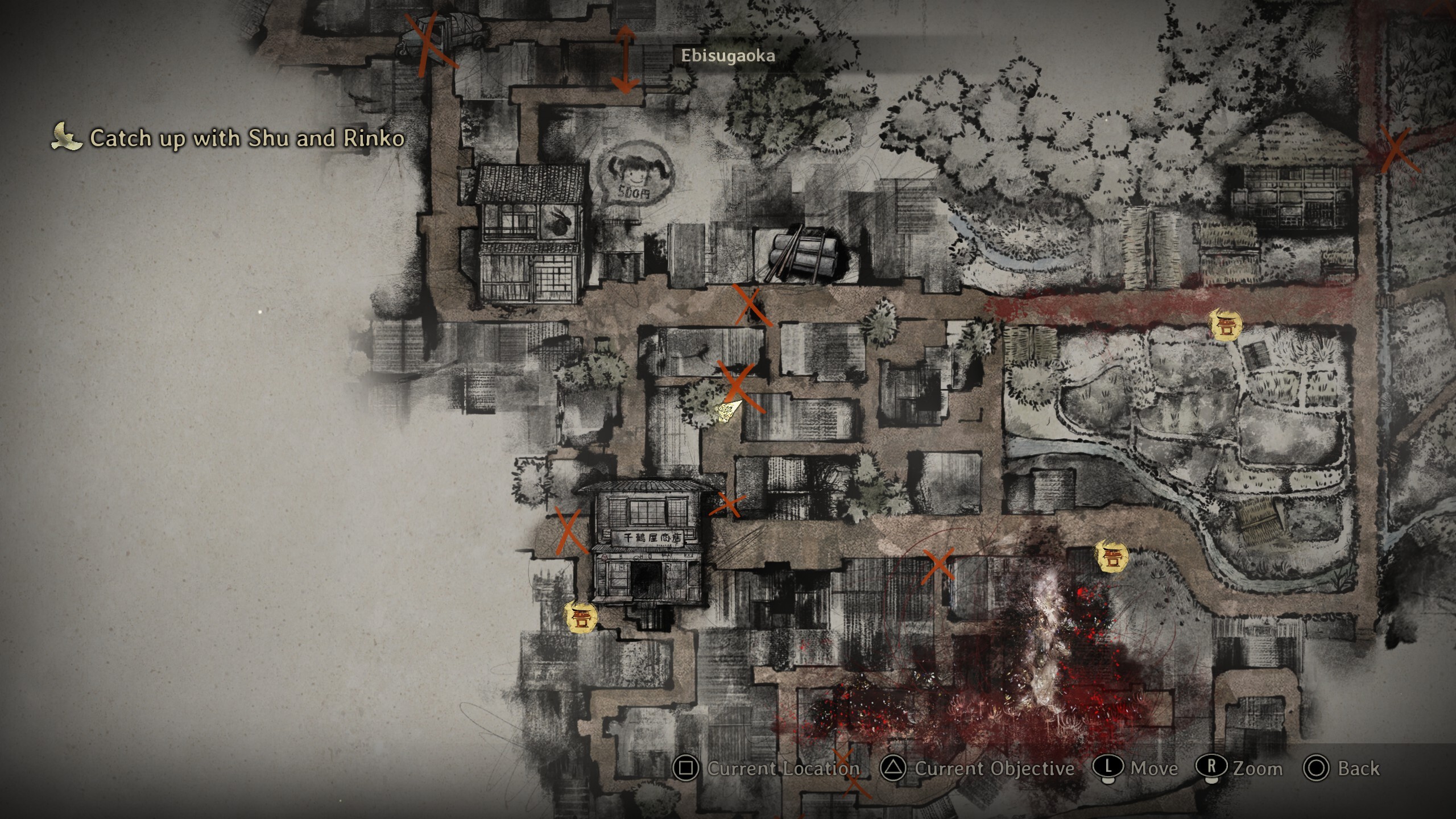The image size is (1456, 819).
Task: Click the red double-headed arrow map marker
Action: pos(625,59)
